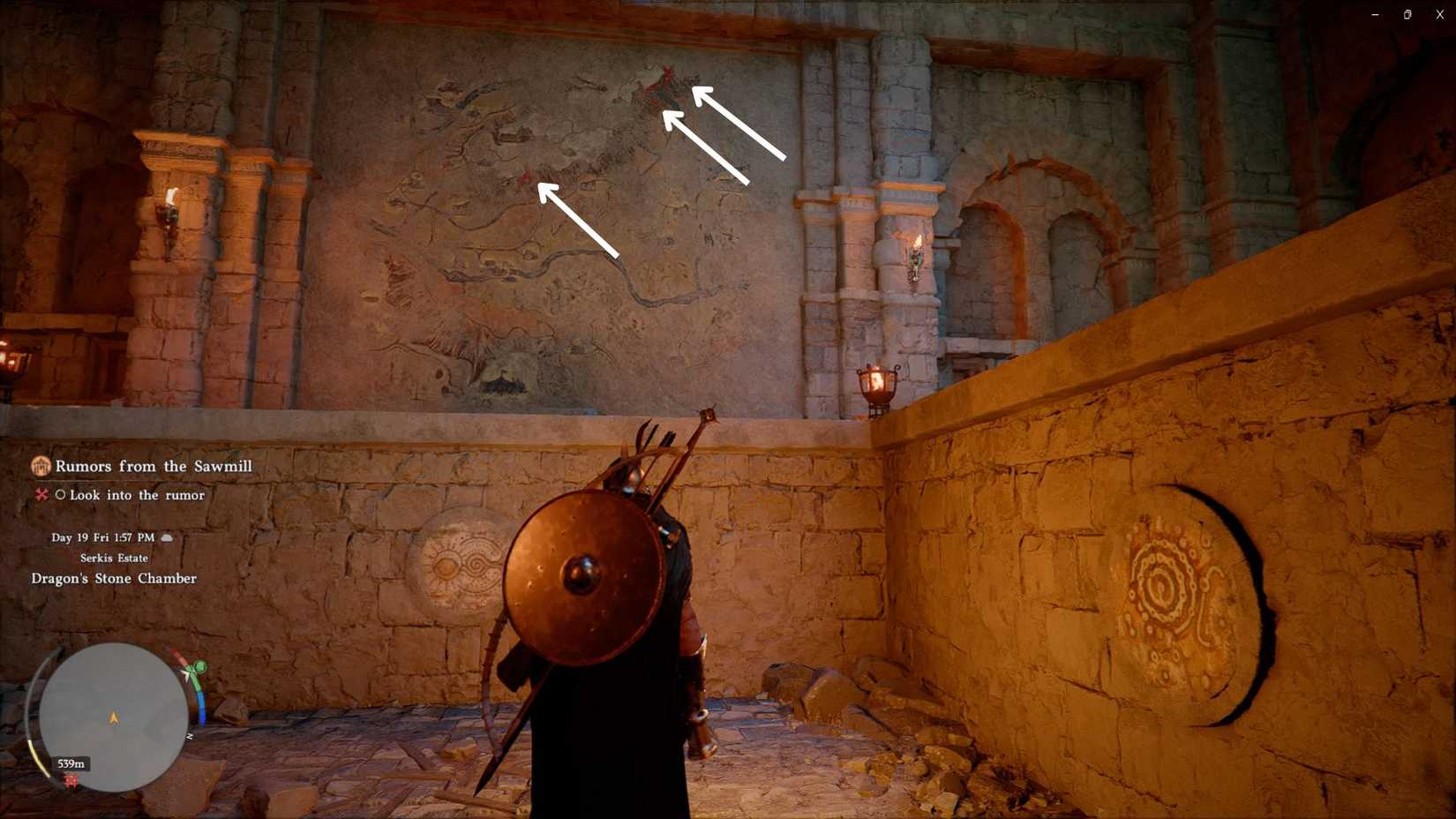
Task: Click the restore window control at top right
Action: click(x=1407, y=14)
